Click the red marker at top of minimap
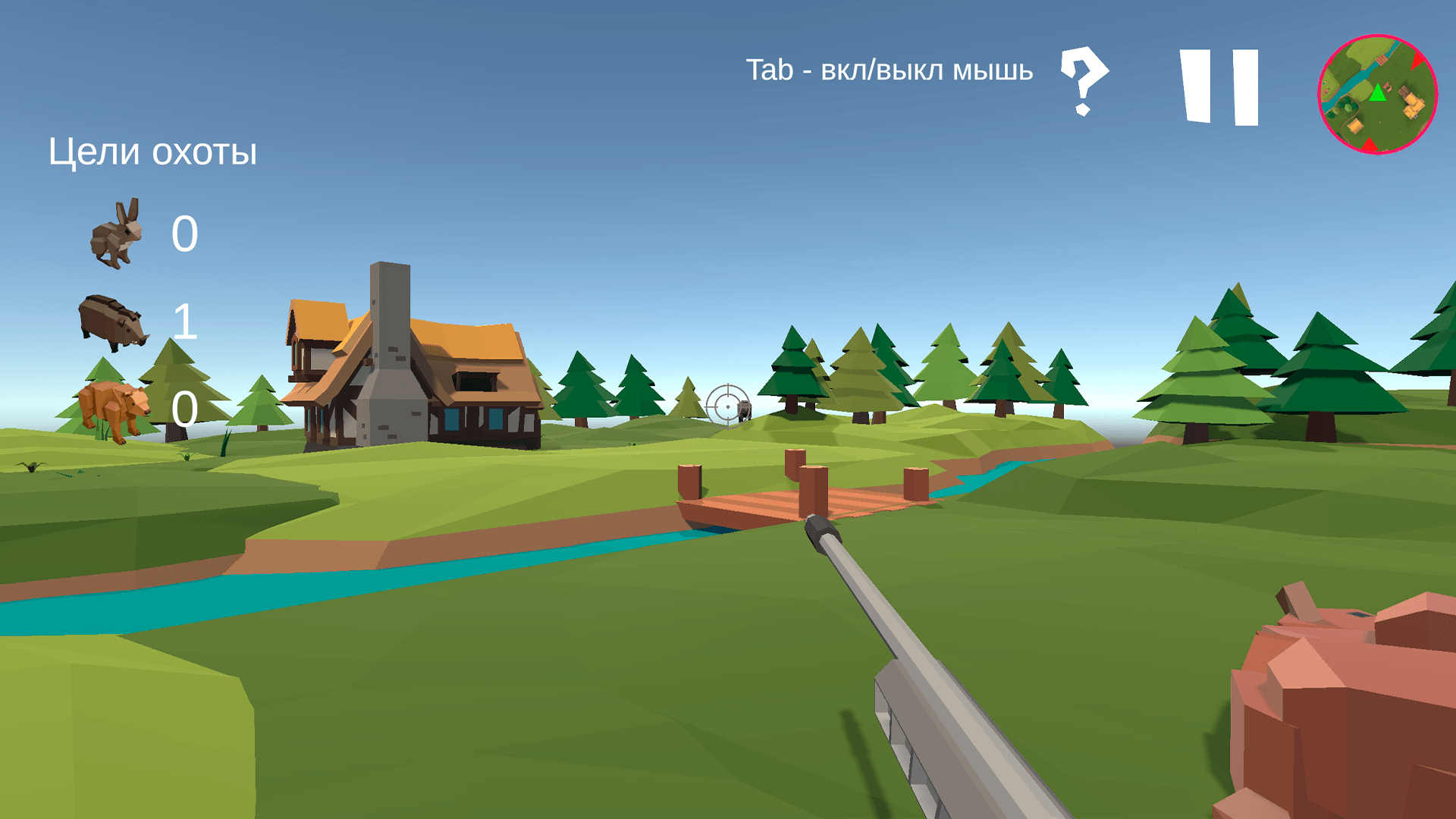1456x819 pixels. (1417, 60)
